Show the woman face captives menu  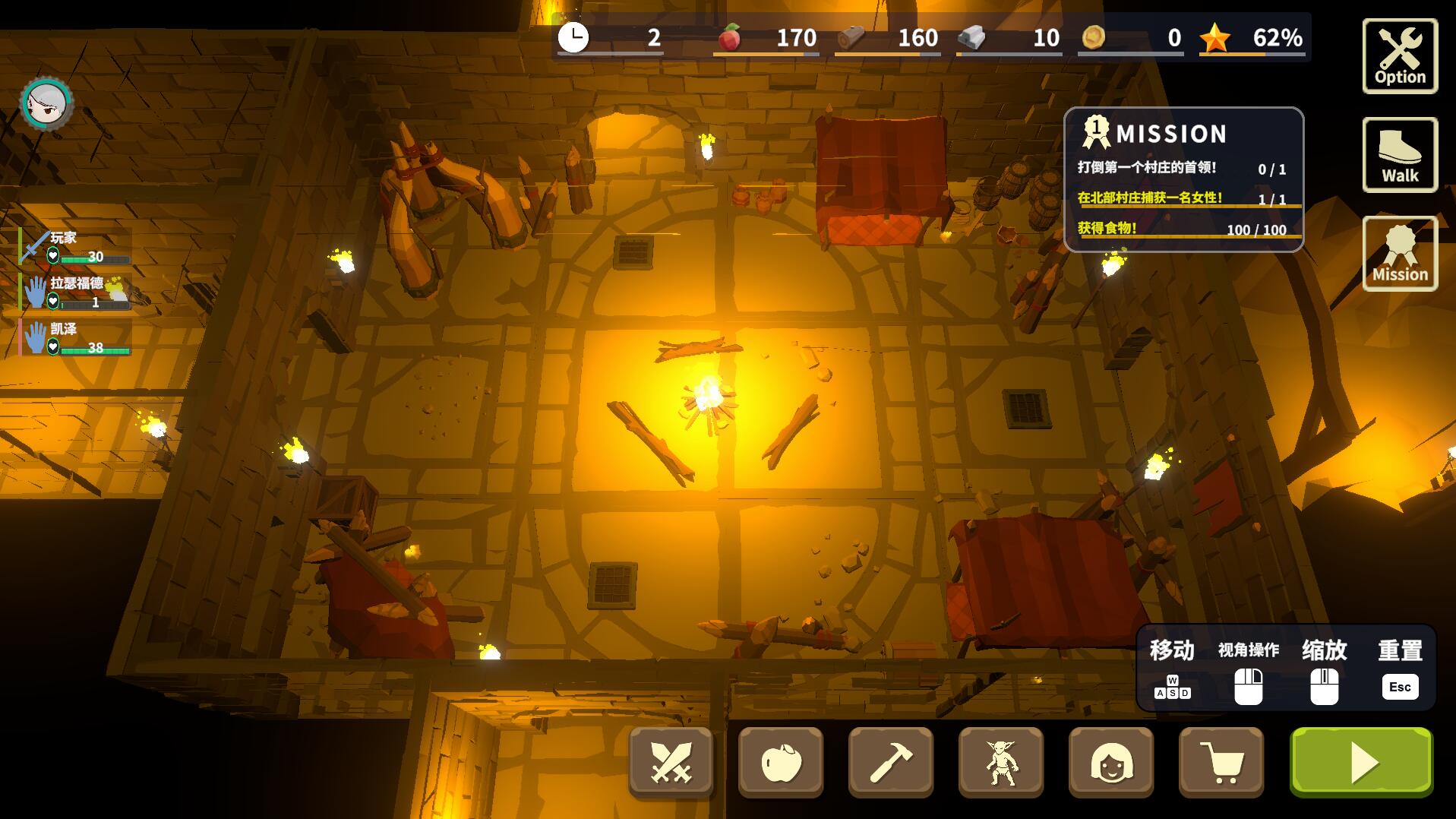pos(1110,762)
